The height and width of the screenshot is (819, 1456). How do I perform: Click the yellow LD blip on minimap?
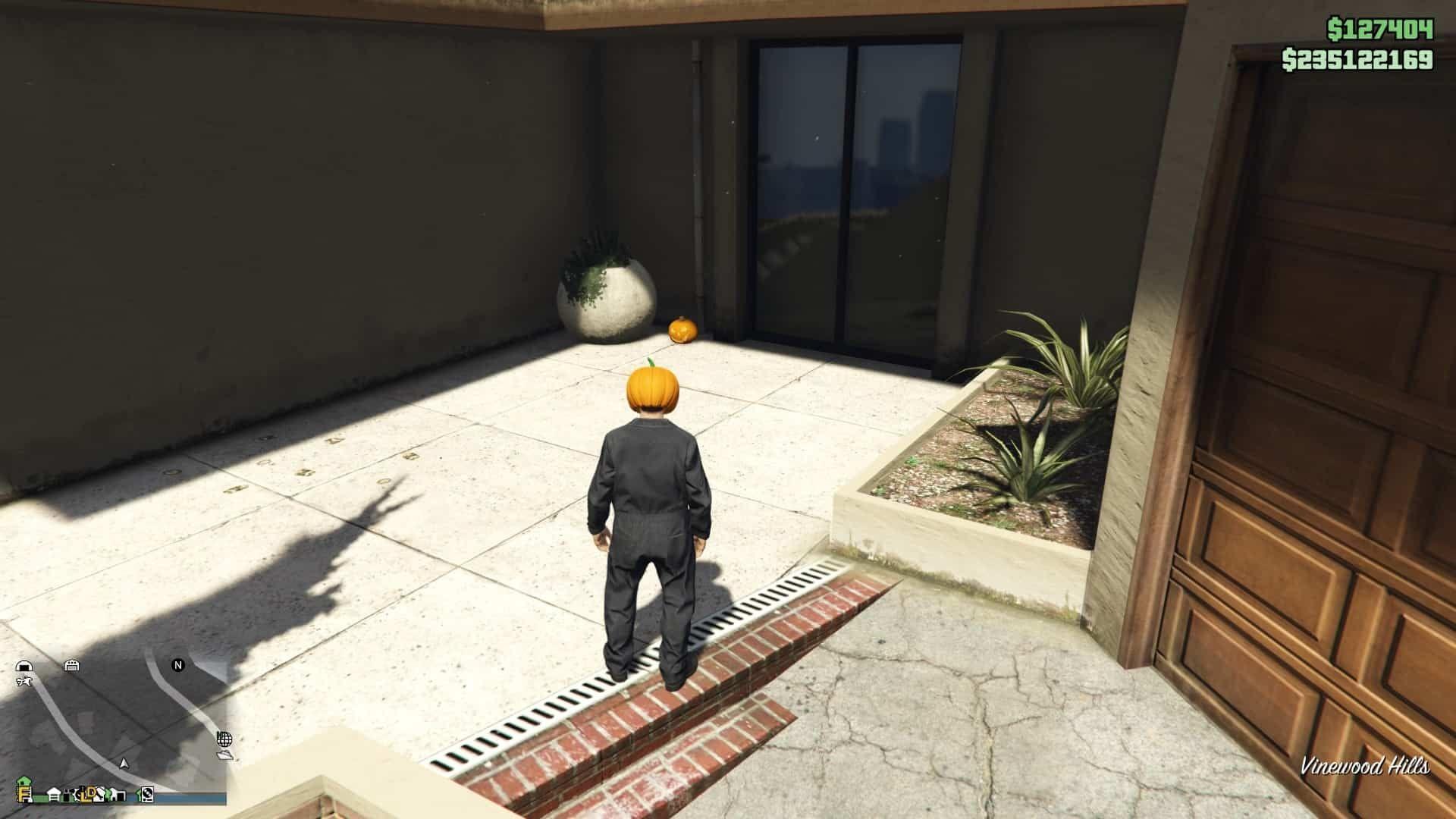coord(89,795)
